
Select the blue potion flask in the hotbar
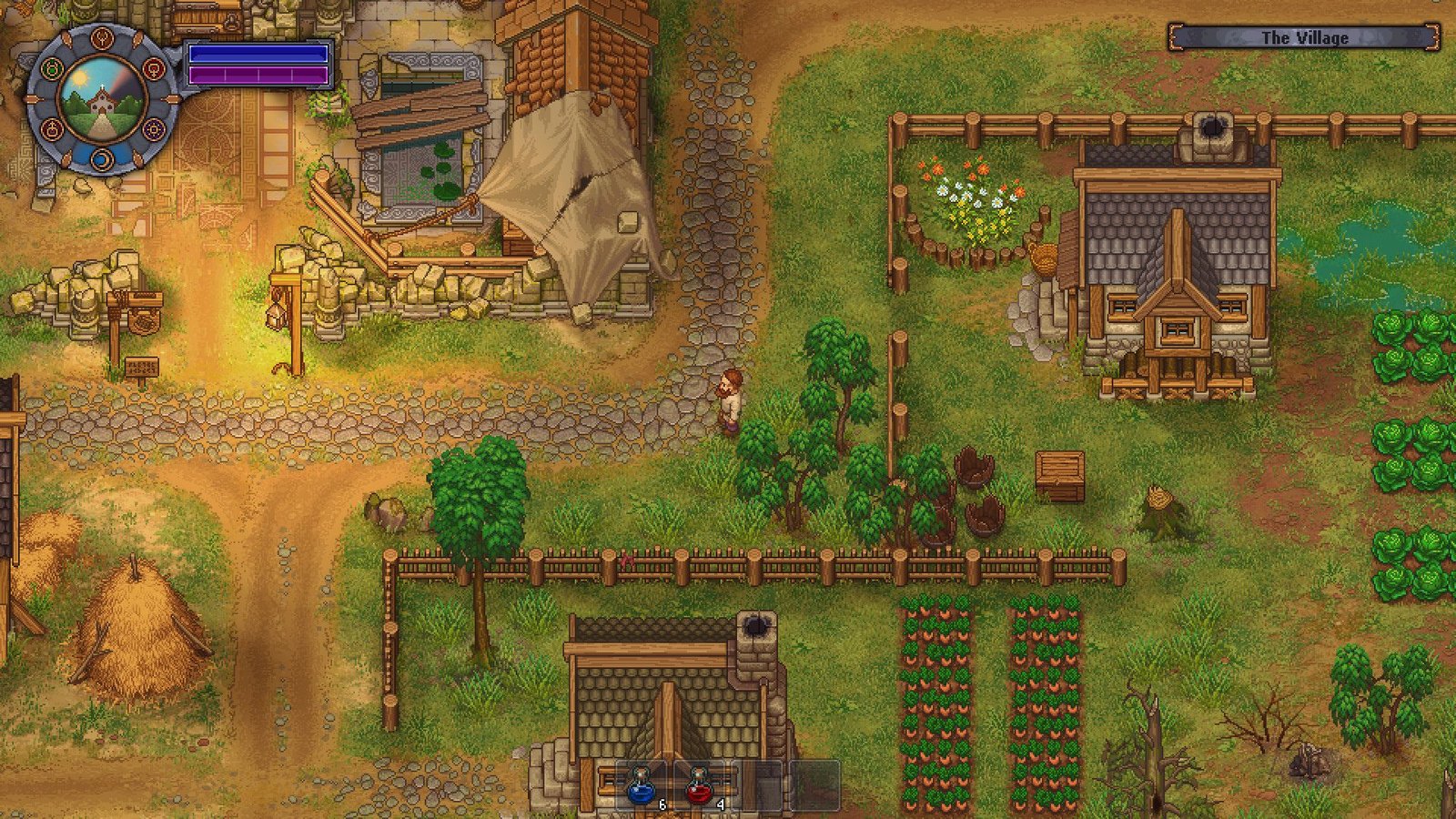[x=641, y=788]
